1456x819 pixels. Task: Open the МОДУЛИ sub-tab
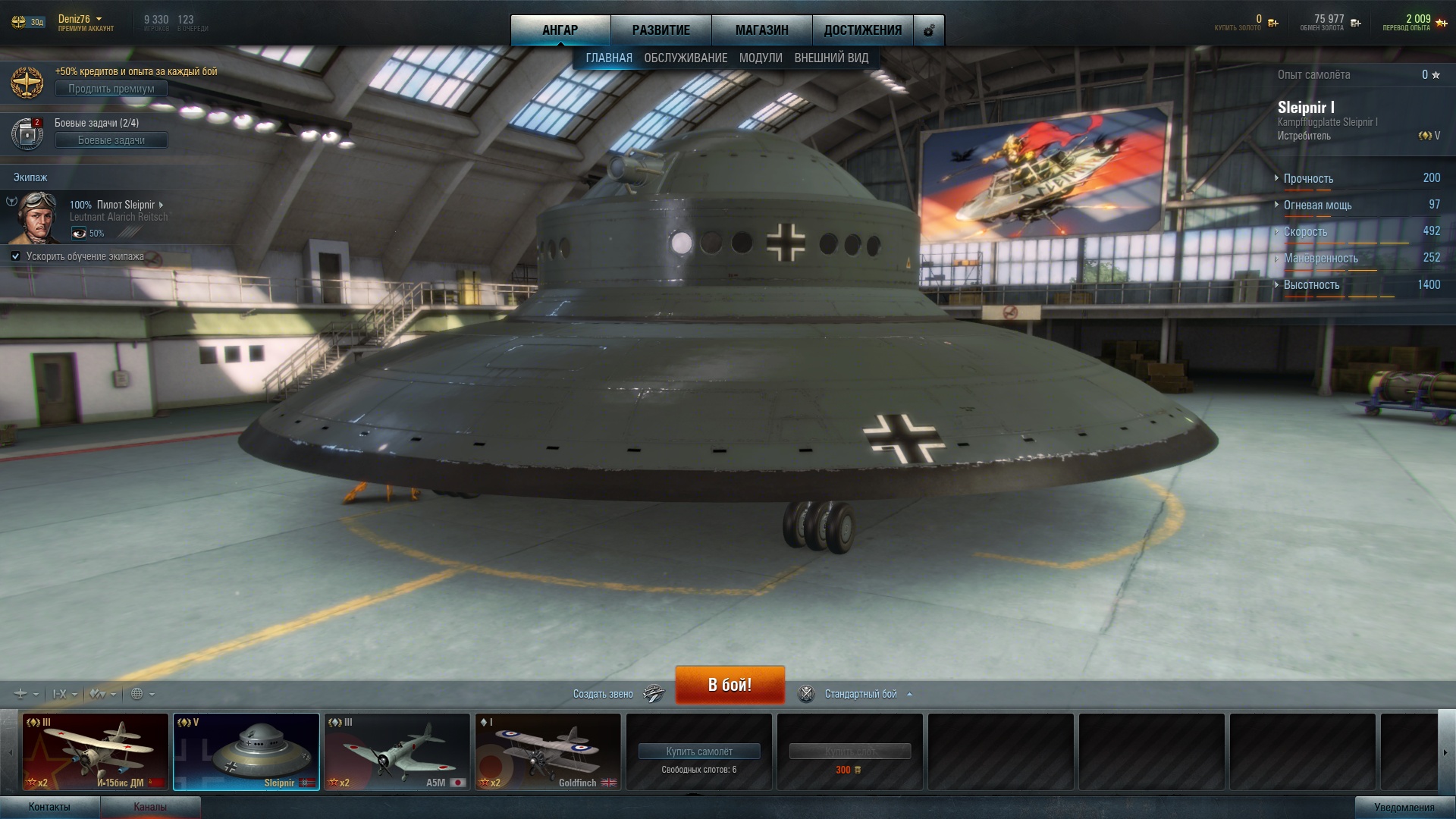click(761, 58)
